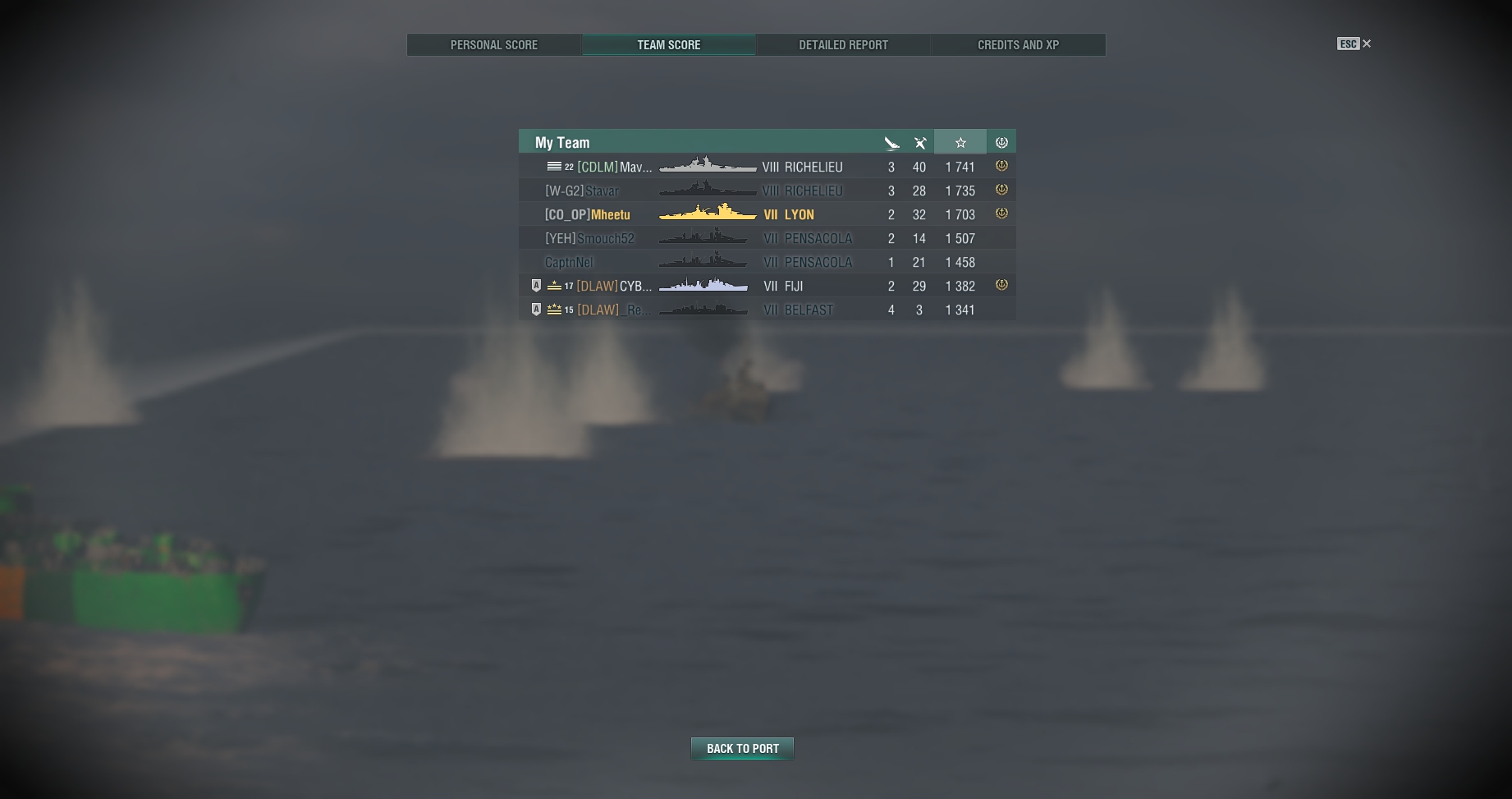Image resolution: width=1512 pixels, height=799 pixels.
Task: Pick the [CO_OP] Mheetu Lyon row
Action: [x=767, y=214]
